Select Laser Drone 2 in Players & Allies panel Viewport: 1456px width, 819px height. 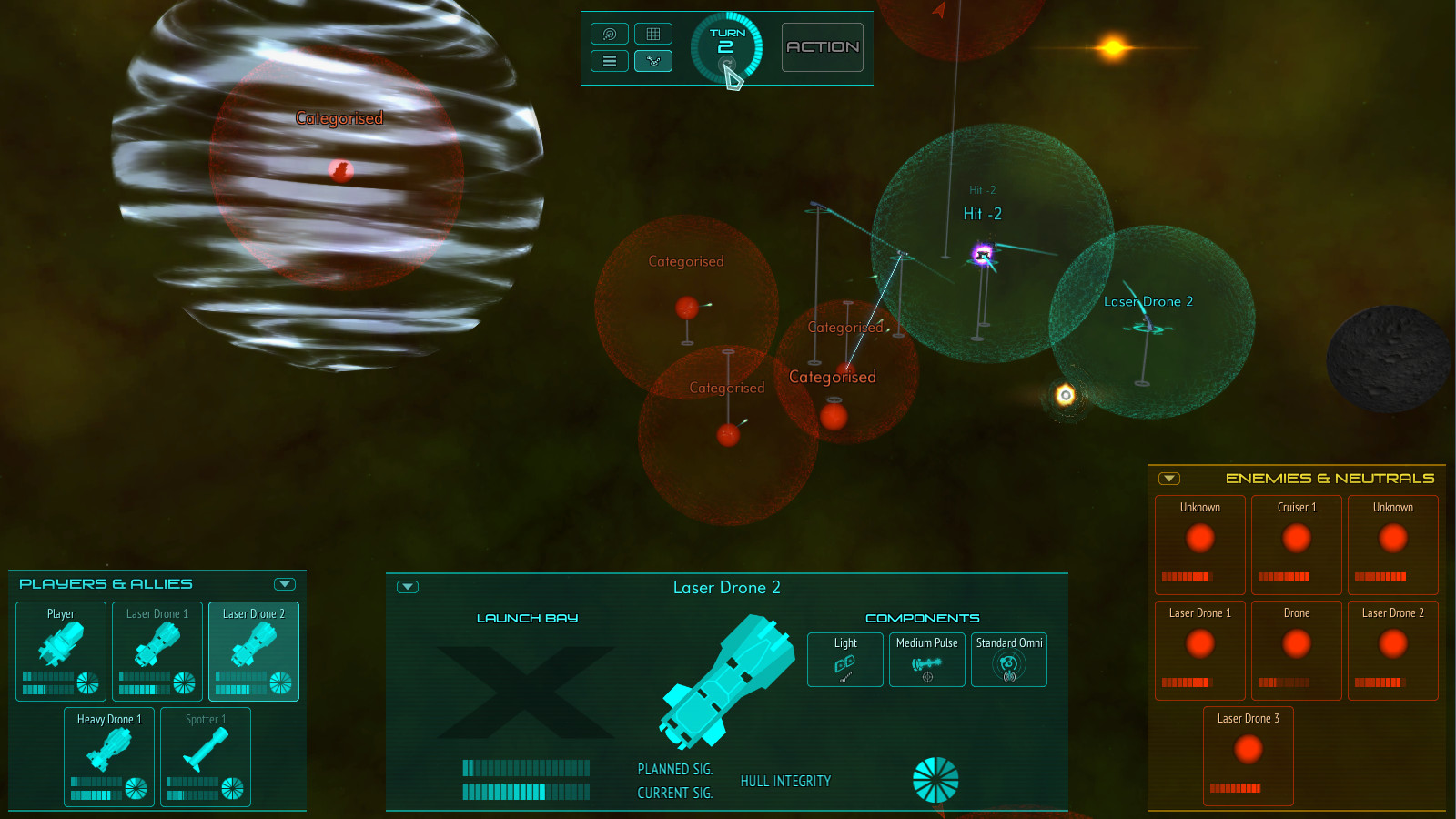(x=253, y=652)
